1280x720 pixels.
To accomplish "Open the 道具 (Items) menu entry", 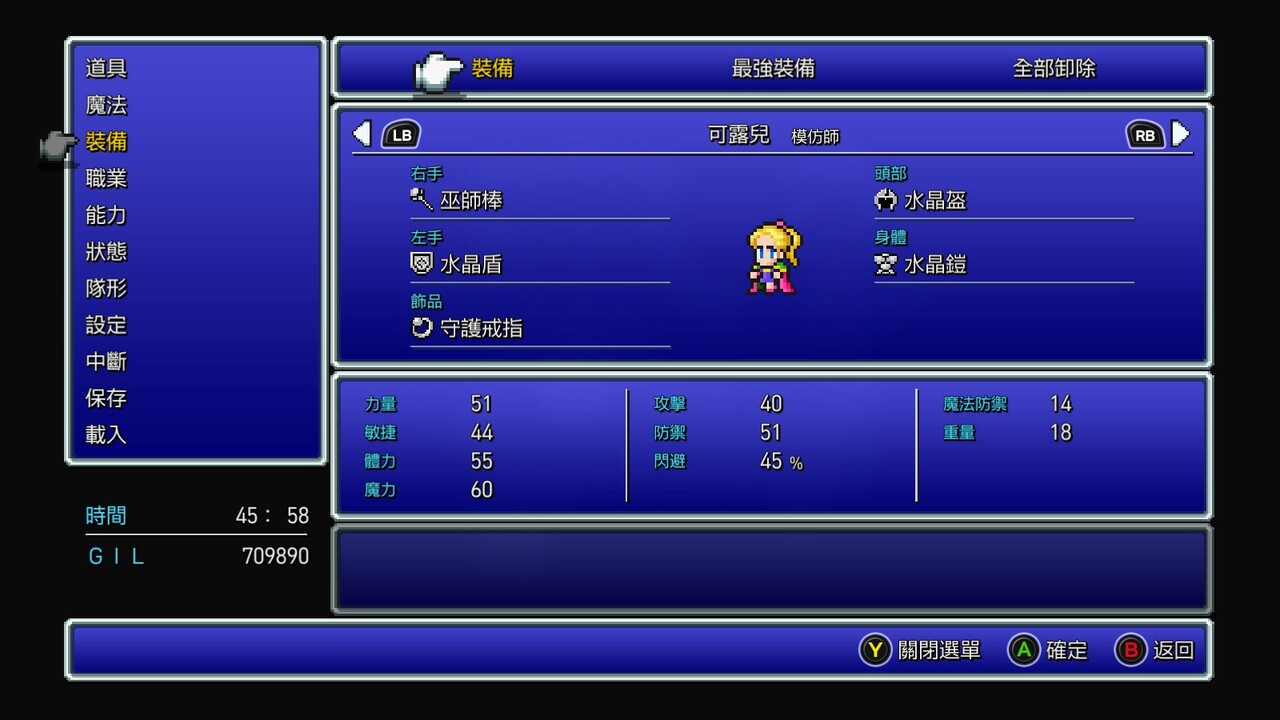I will (x=106, y=69).
